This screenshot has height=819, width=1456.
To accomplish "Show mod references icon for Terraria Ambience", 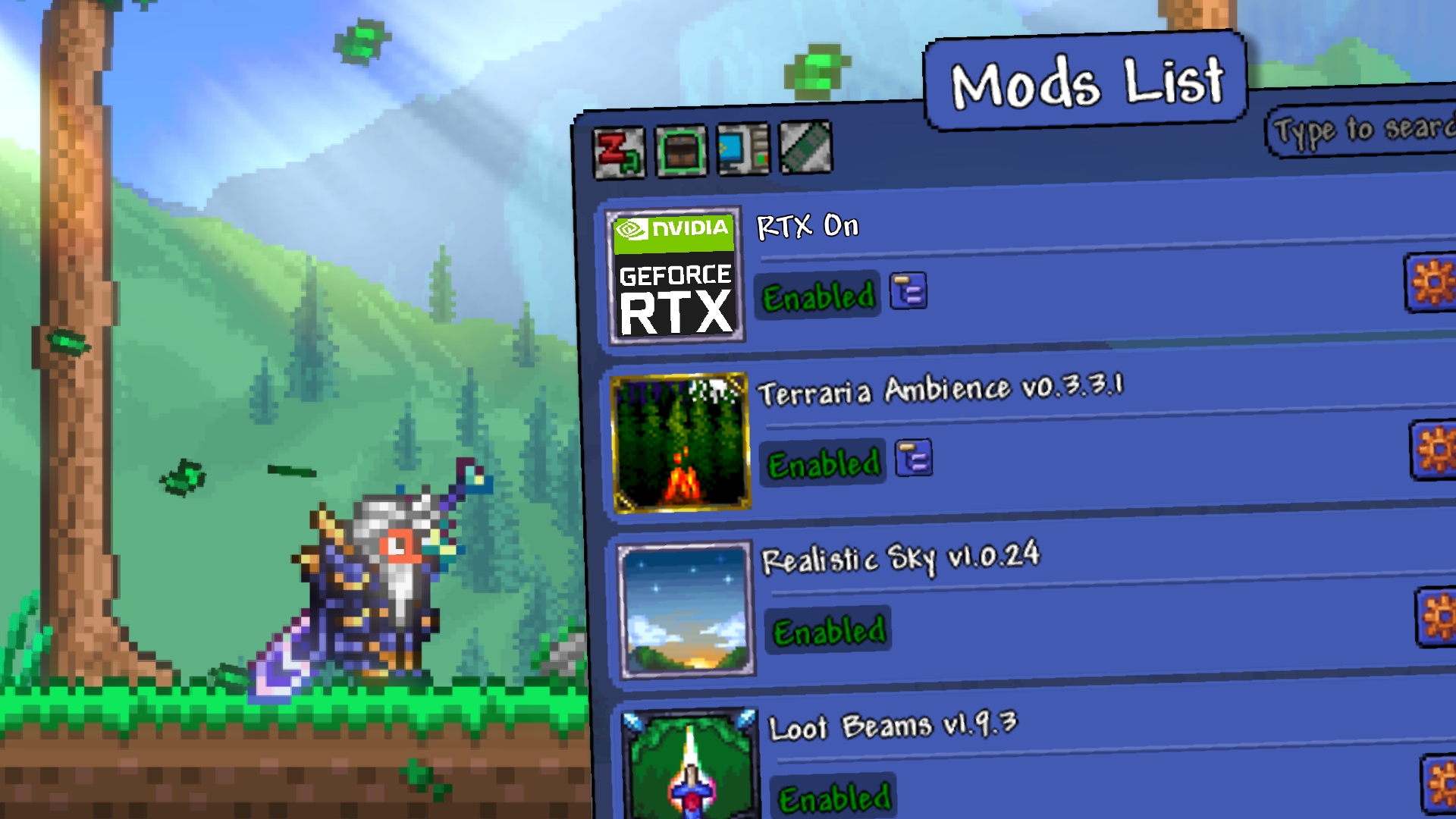I will tap(914, 459).
